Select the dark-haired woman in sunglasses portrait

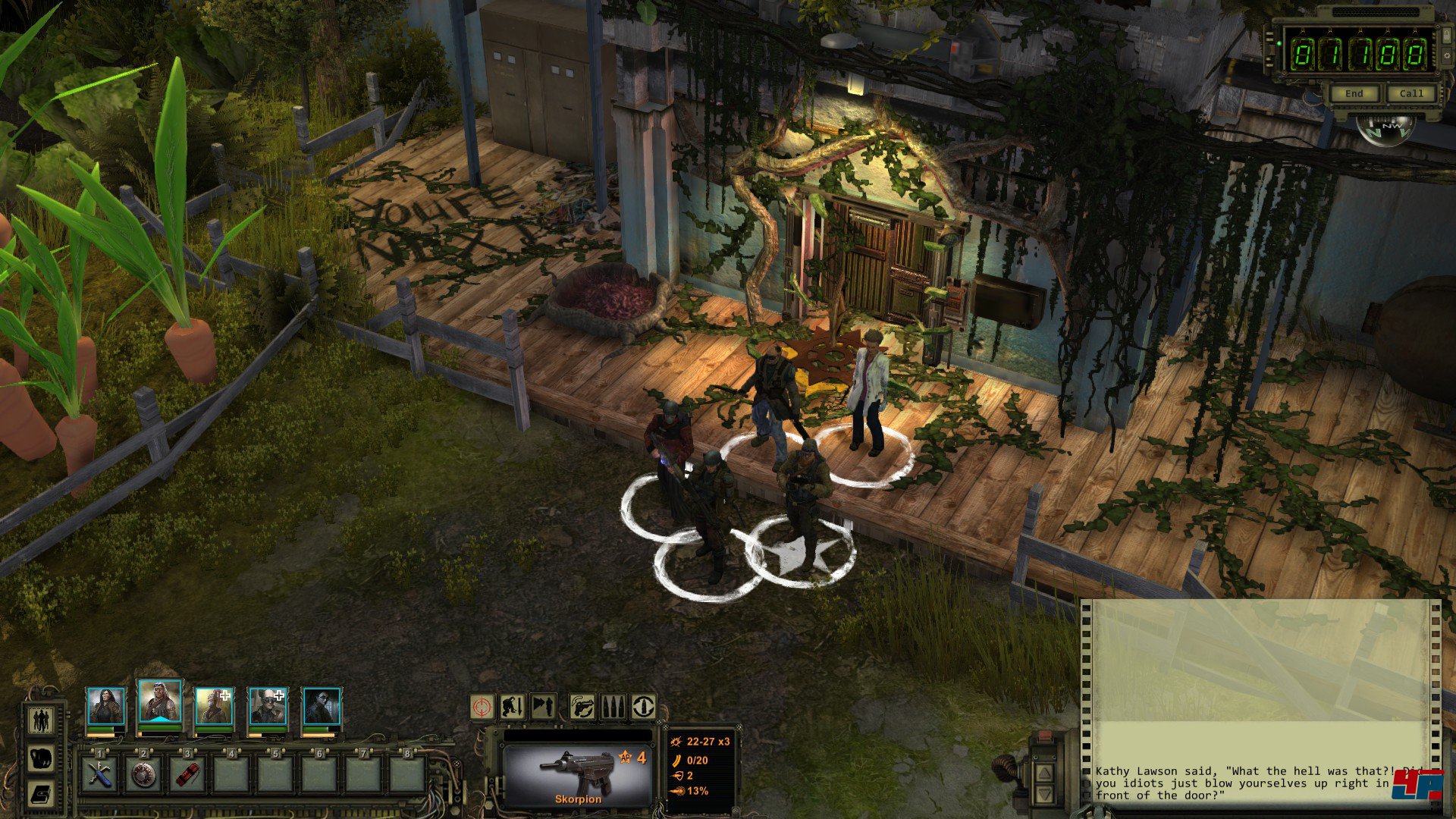(x=322, y=707)
